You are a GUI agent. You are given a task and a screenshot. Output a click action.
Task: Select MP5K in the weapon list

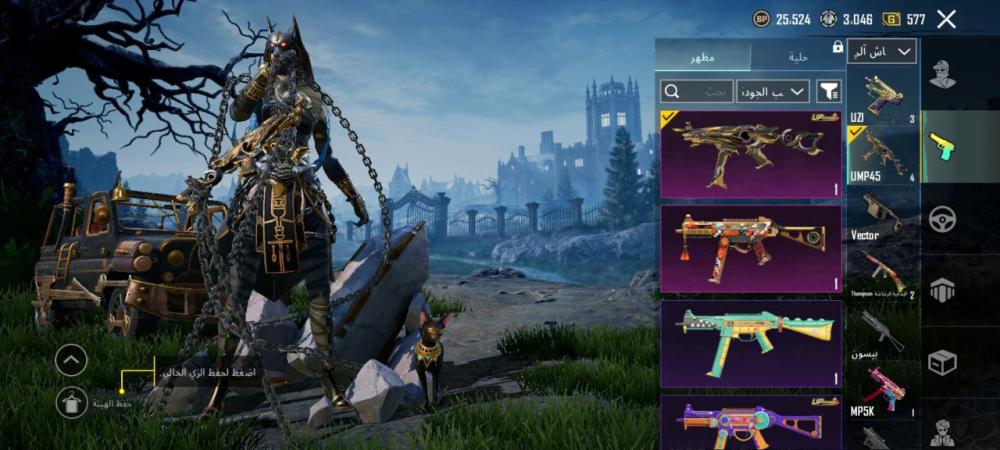883,390
